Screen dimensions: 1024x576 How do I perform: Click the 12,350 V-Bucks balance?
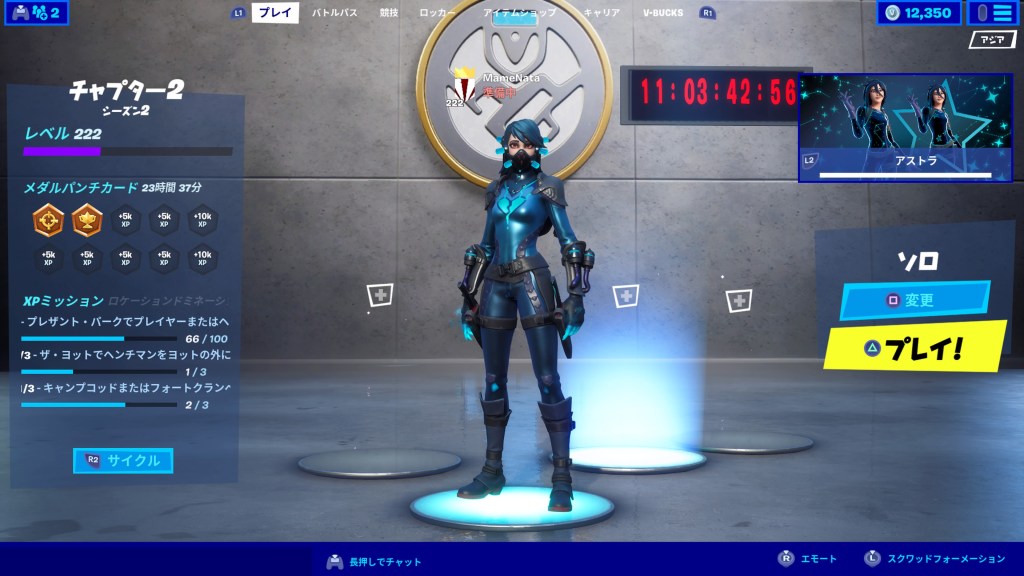(919, 13)
